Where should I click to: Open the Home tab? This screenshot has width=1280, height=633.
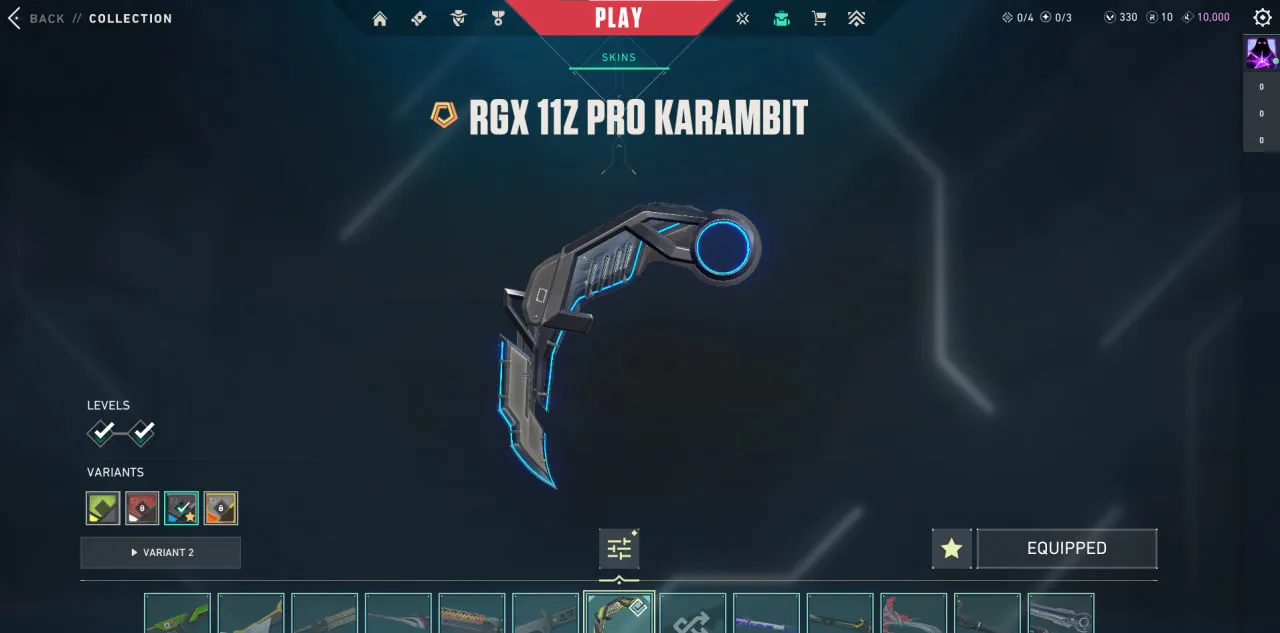(380, 18)
